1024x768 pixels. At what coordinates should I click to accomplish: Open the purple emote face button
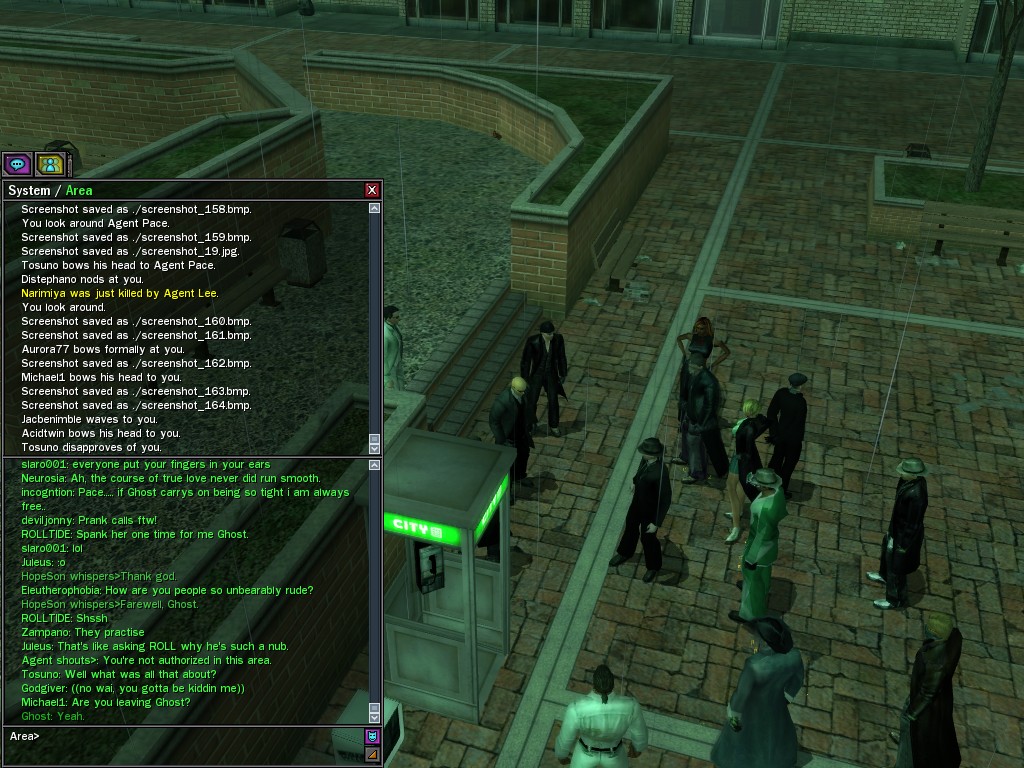pos(372,737)
